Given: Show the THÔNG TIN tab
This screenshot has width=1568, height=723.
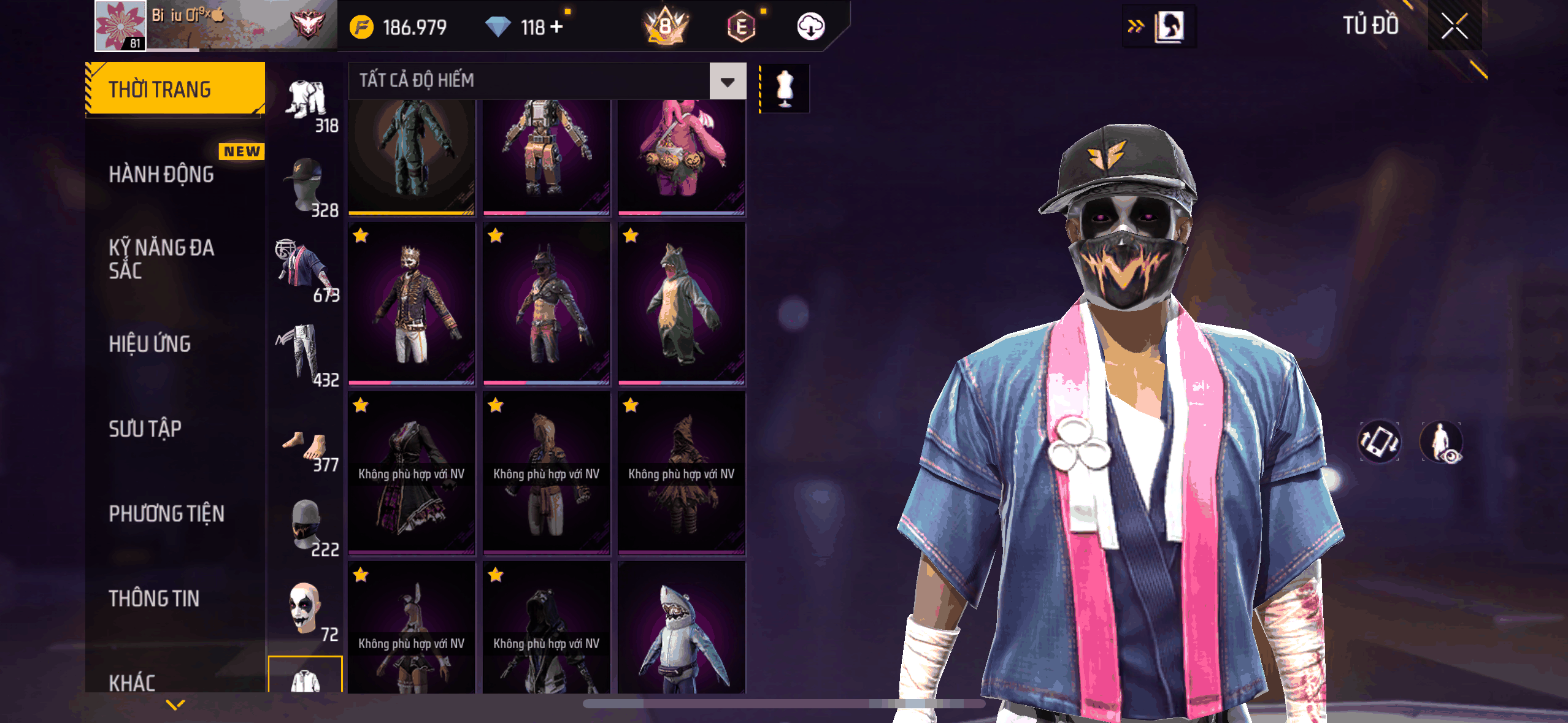Looking at the screenshot, I should point(154,599).
